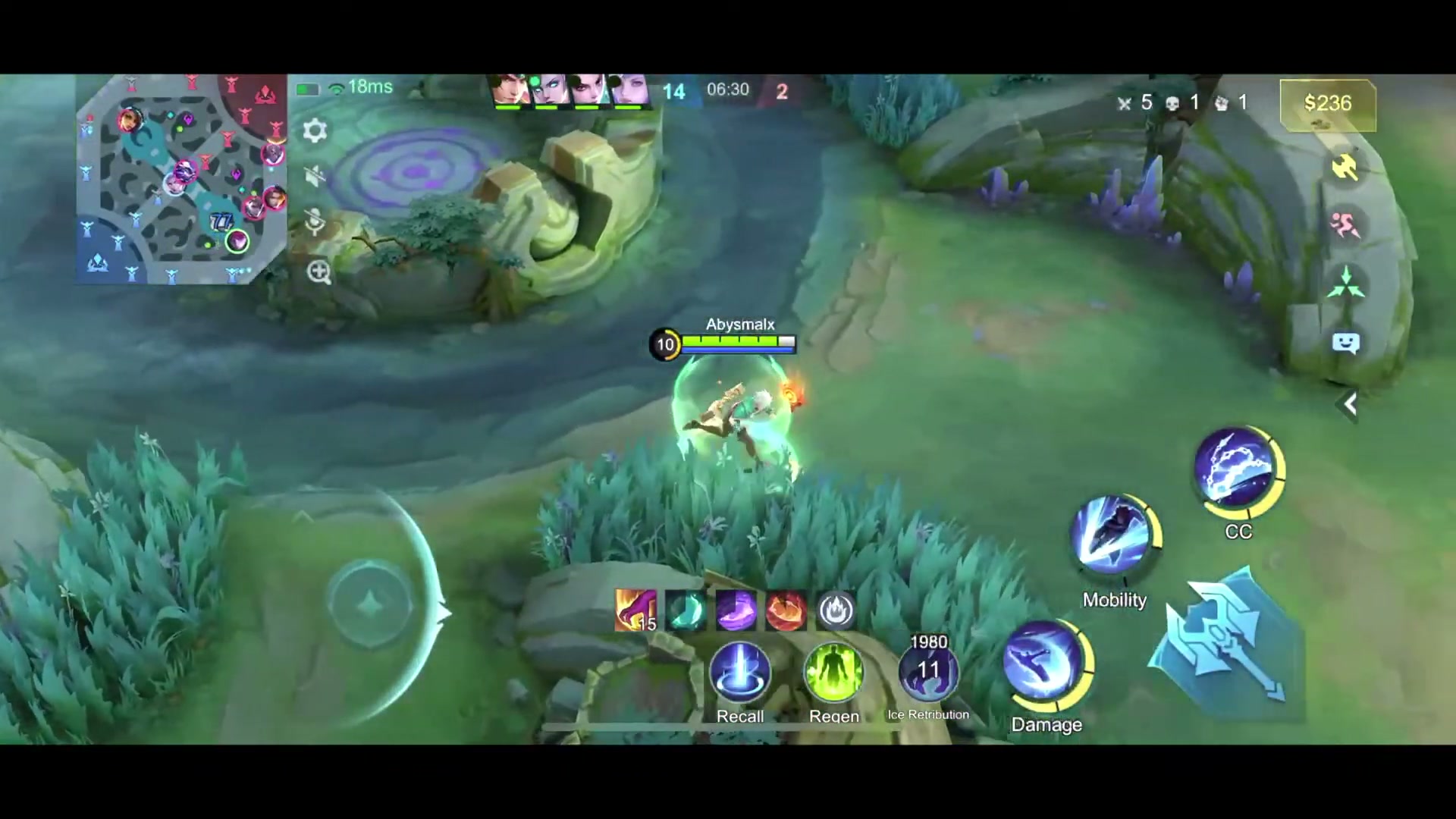
Task: Tap the Recall skill icon
Action: click(x=740, y=673)
